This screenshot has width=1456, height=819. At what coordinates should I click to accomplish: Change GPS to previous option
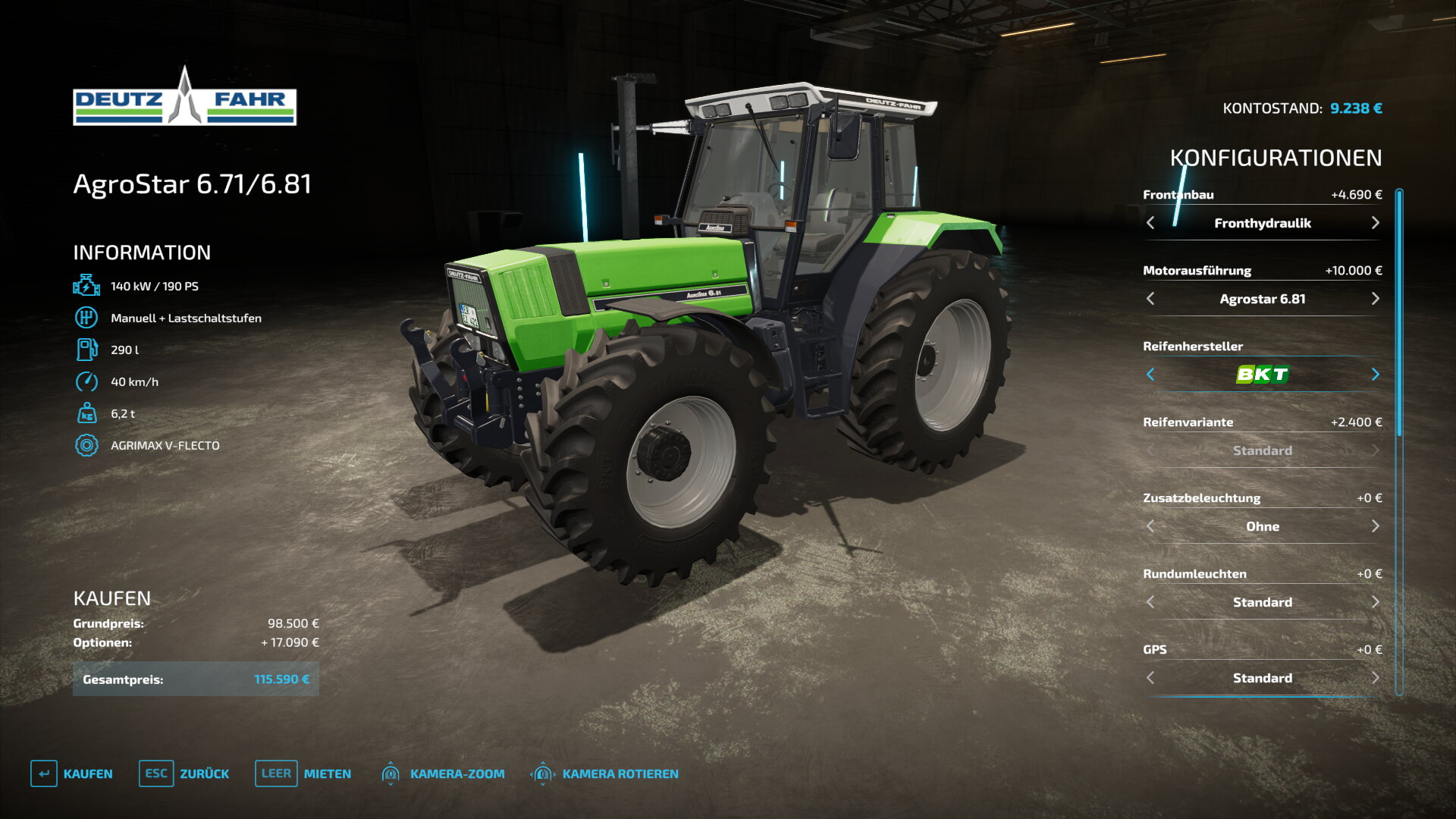pos(1150,678)
